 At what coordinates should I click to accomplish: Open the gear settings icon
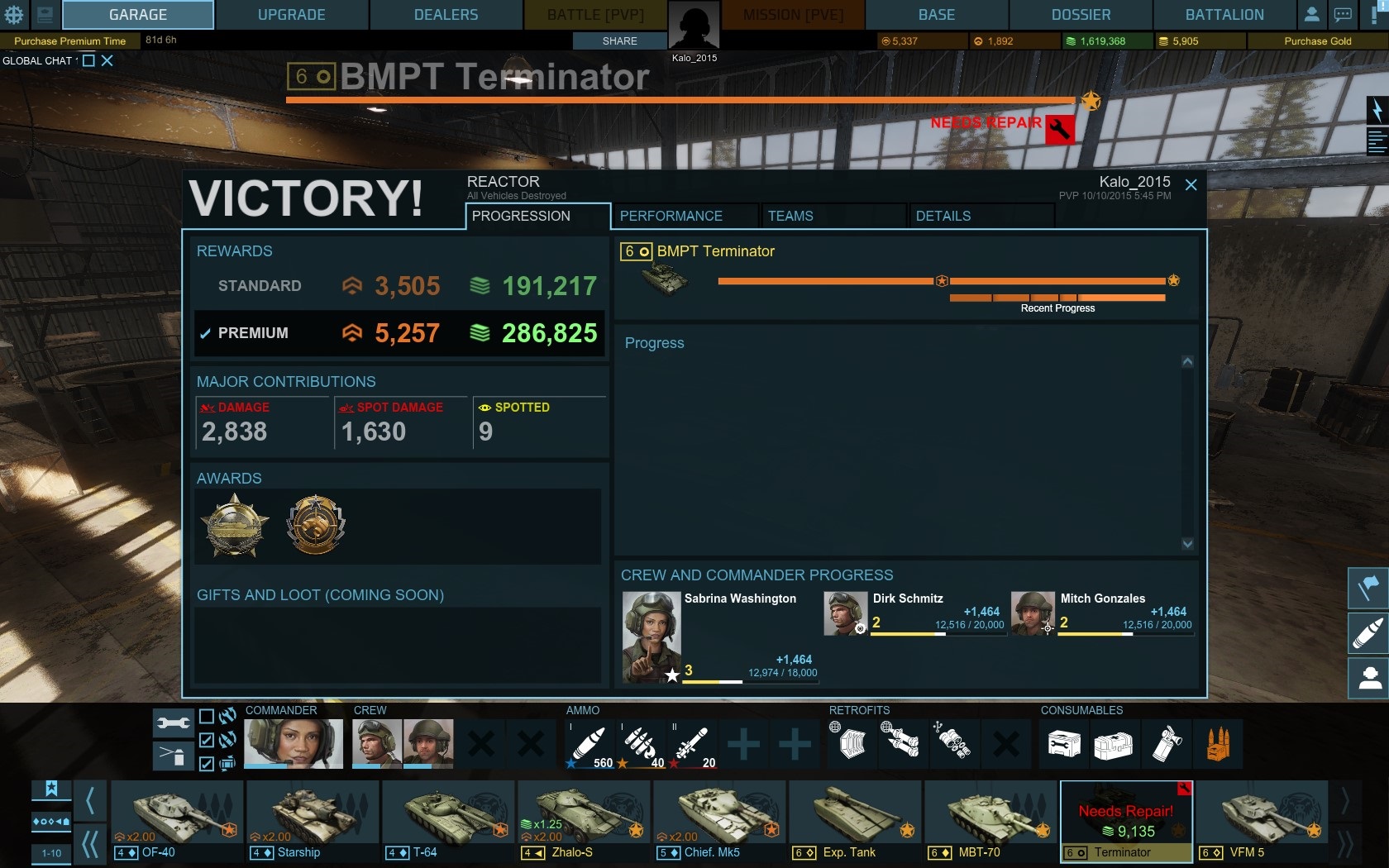(x=14, y=14)
